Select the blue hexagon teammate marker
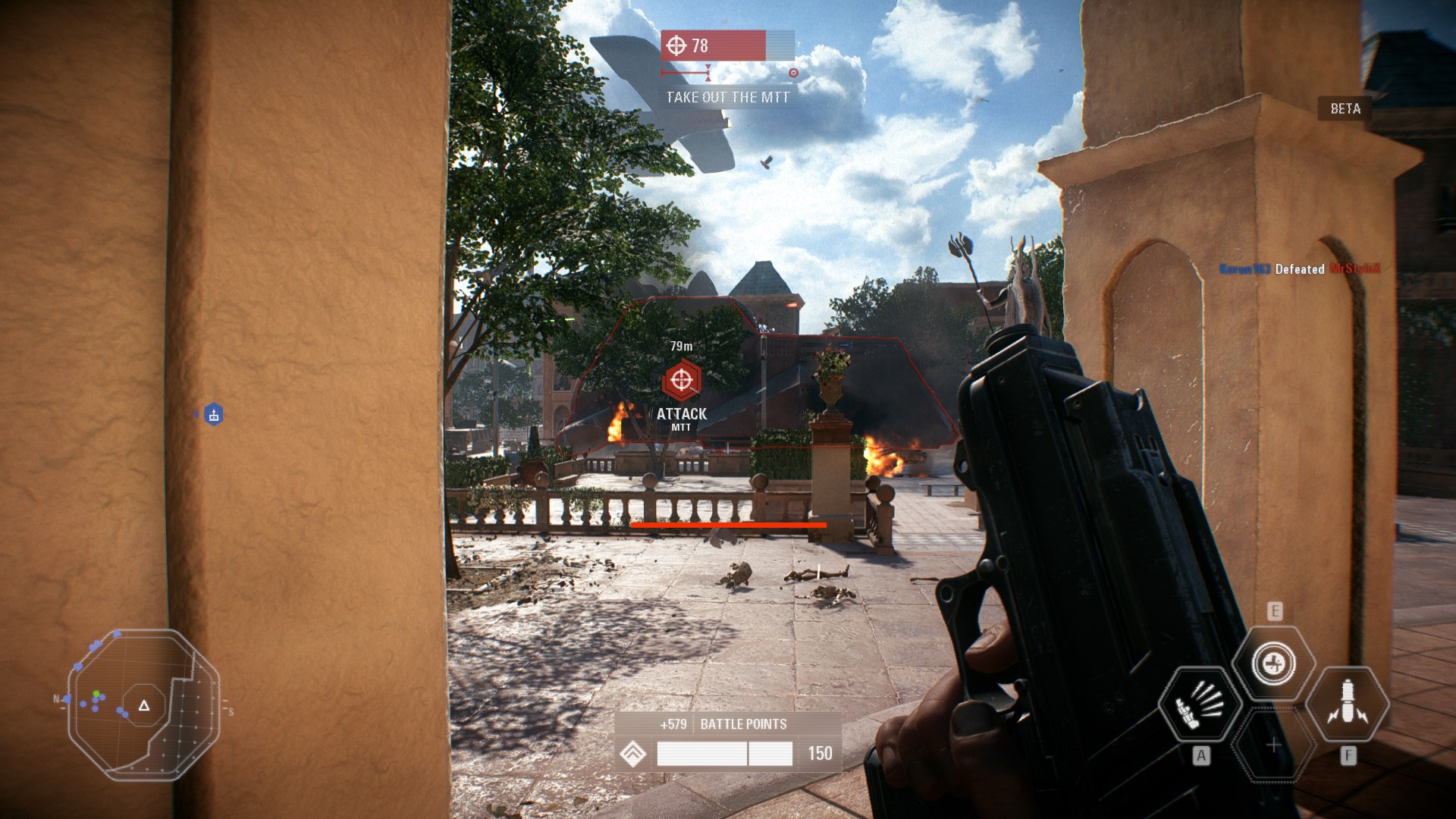The height and width of the screenshot is (819, 1456). pos(214,414)
